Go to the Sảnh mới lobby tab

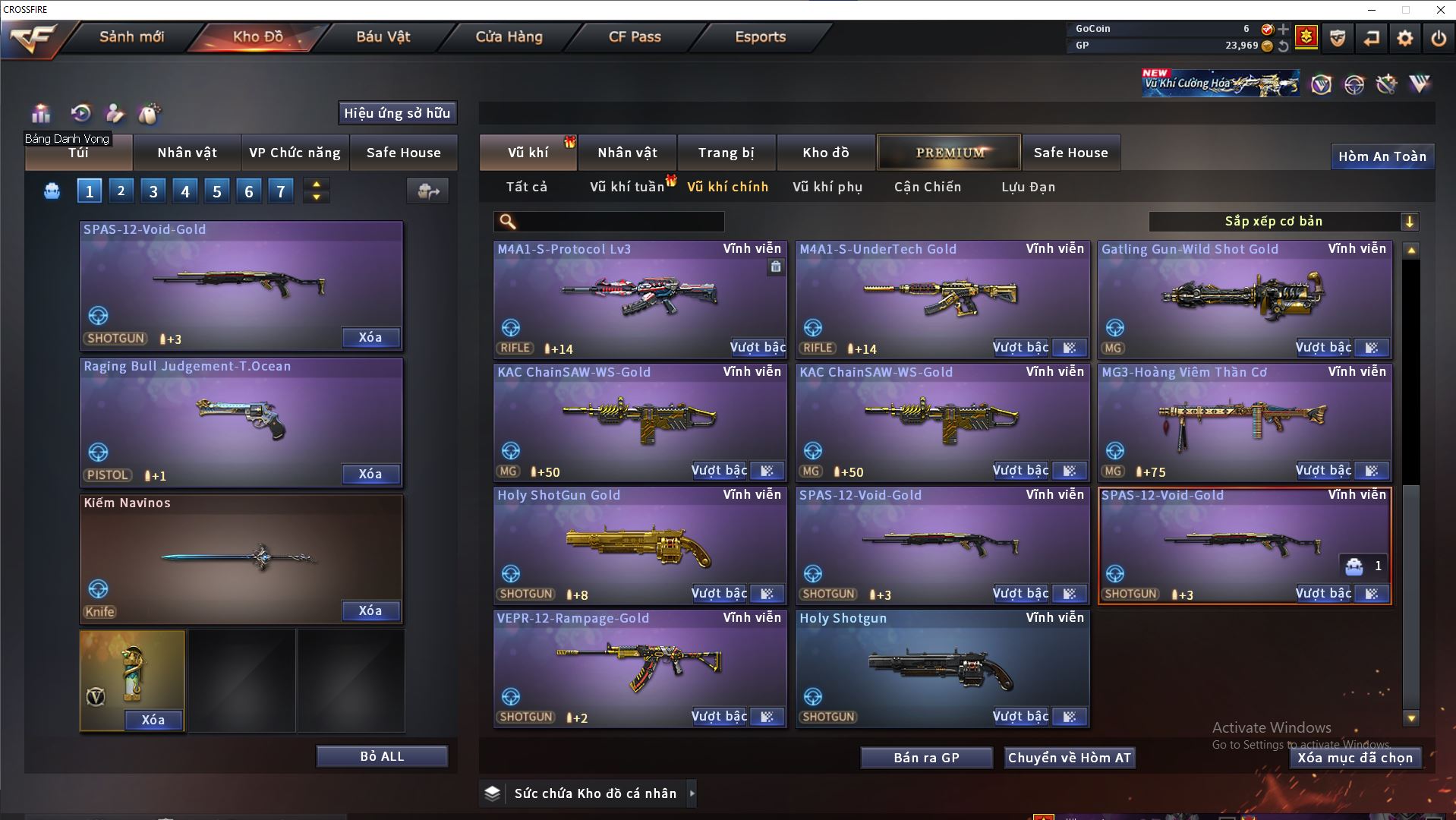[x=131, y=36]
